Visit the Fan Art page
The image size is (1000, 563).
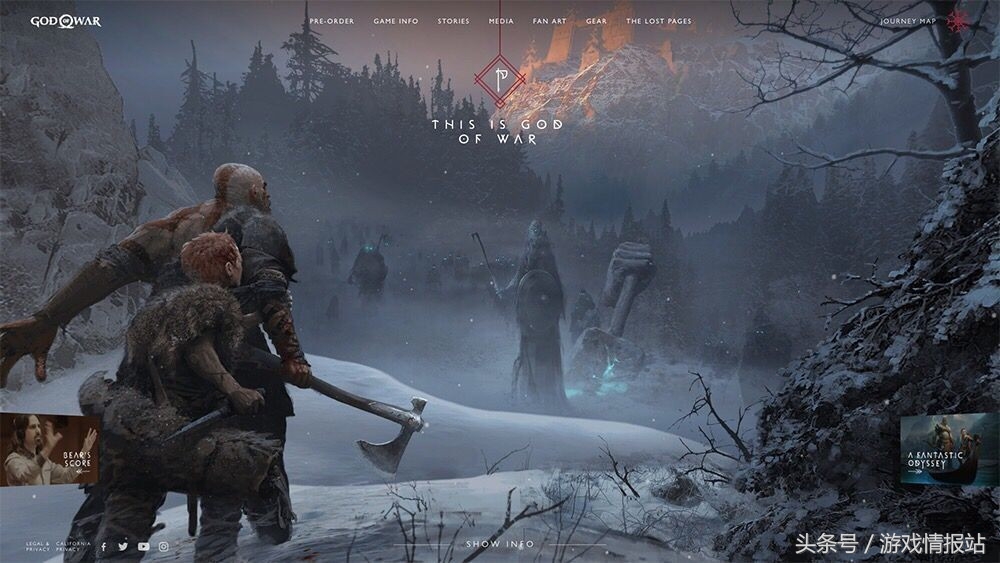tap(549, 21)
